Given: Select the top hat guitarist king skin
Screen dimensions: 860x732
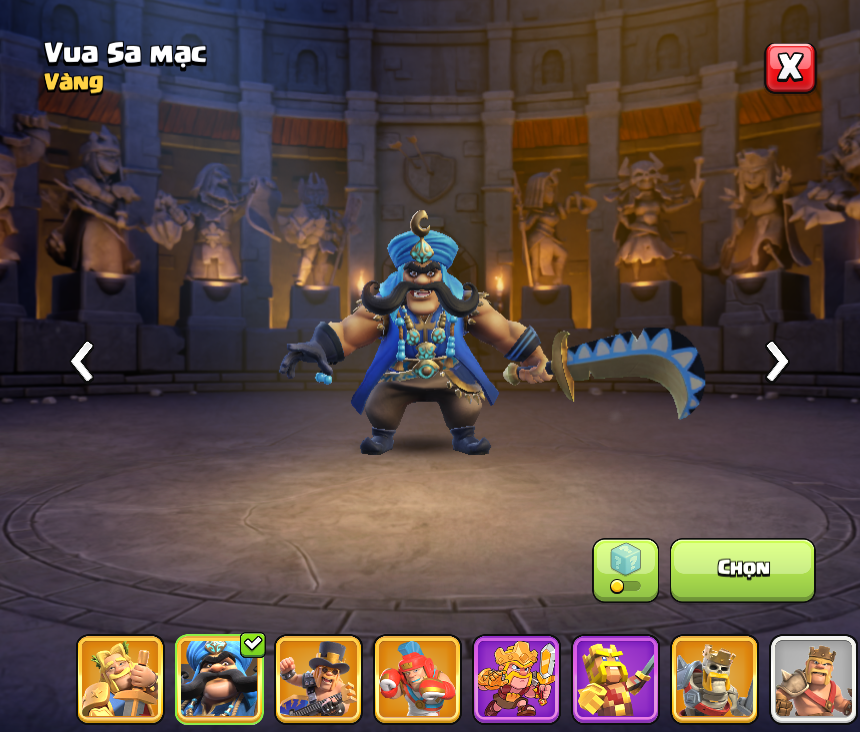Looking at the screenshot, I should (318, 679).
